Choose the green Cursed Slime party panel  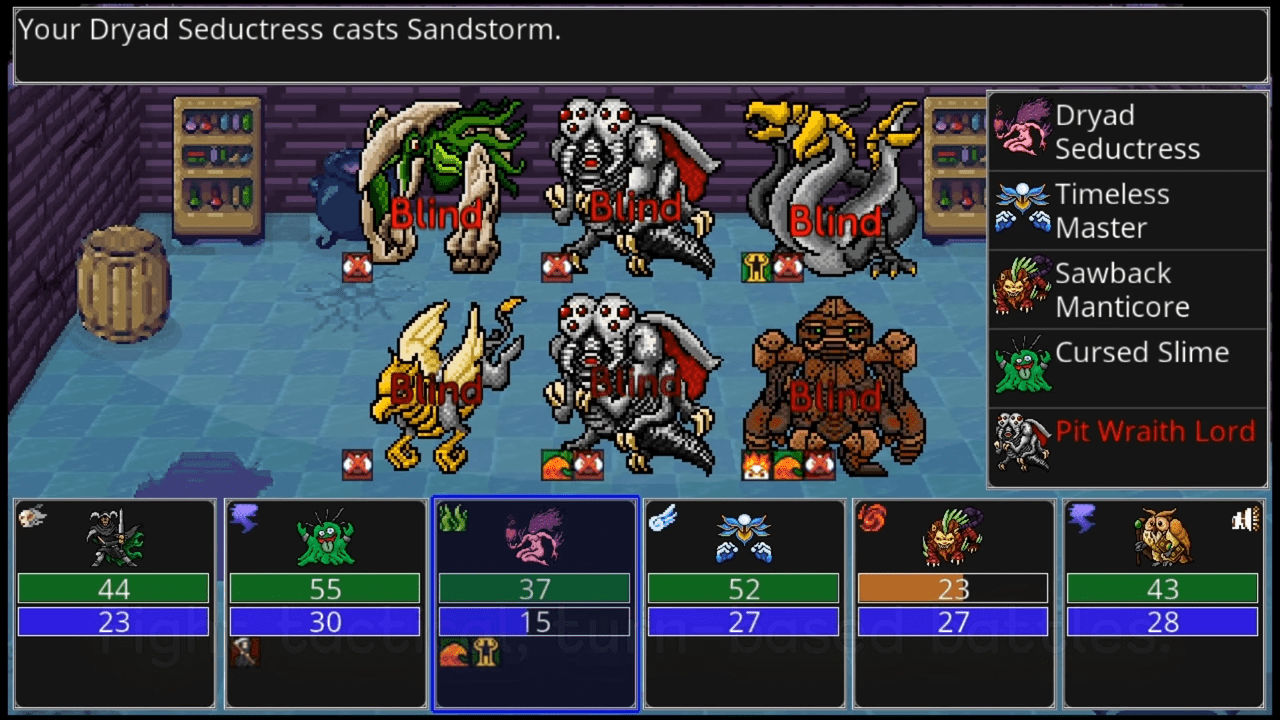(x=325, y=604)
